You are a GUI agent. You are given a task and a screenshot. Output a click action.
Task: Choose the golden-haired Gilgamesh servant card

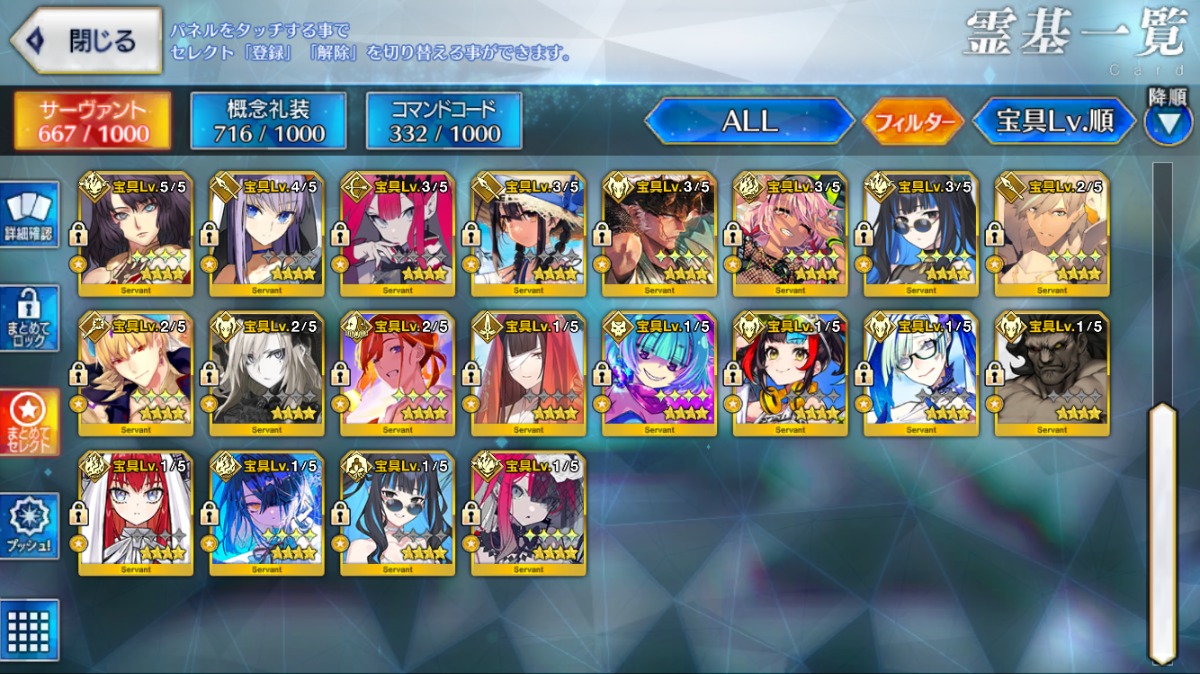point(135,375)
